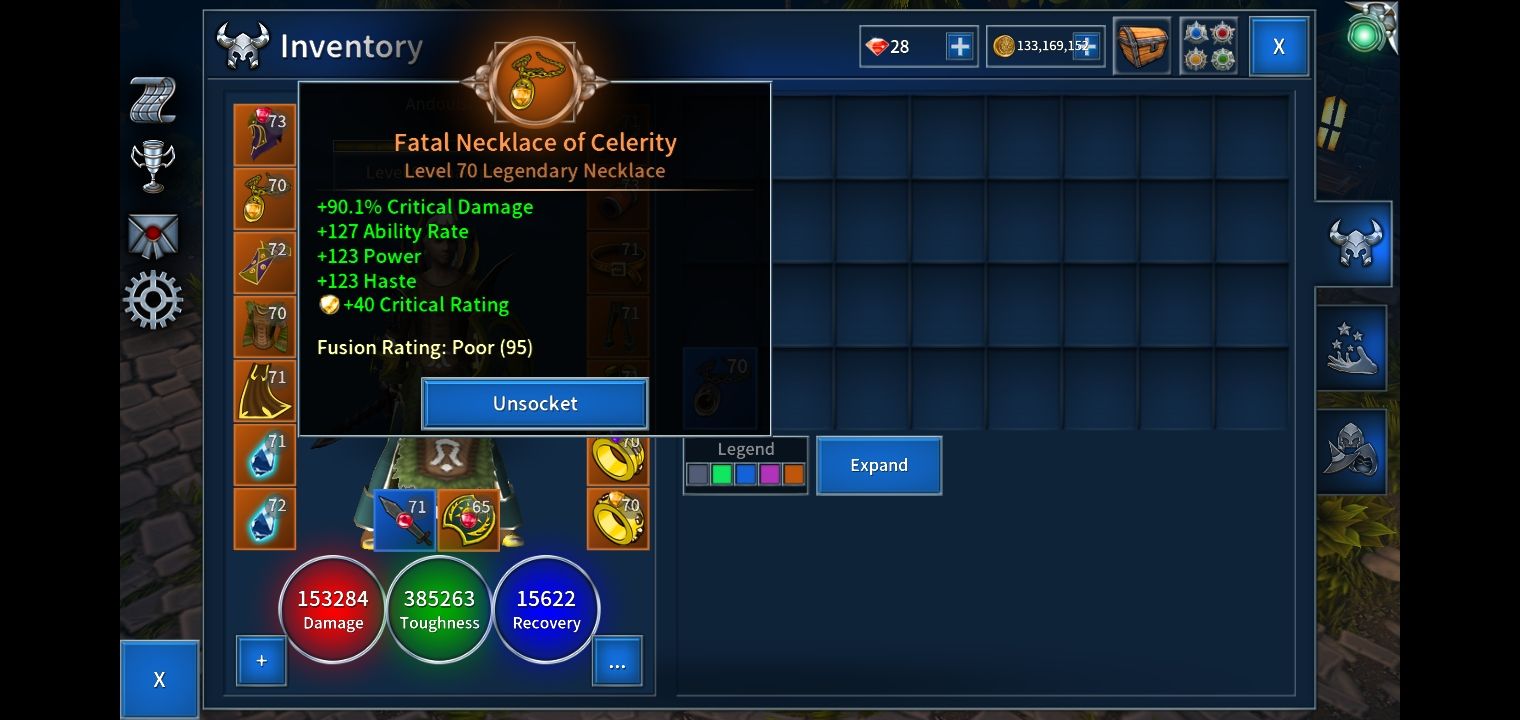Open the '...' options button
This screenshot has width=1520, height=720.
coord(617,660)
